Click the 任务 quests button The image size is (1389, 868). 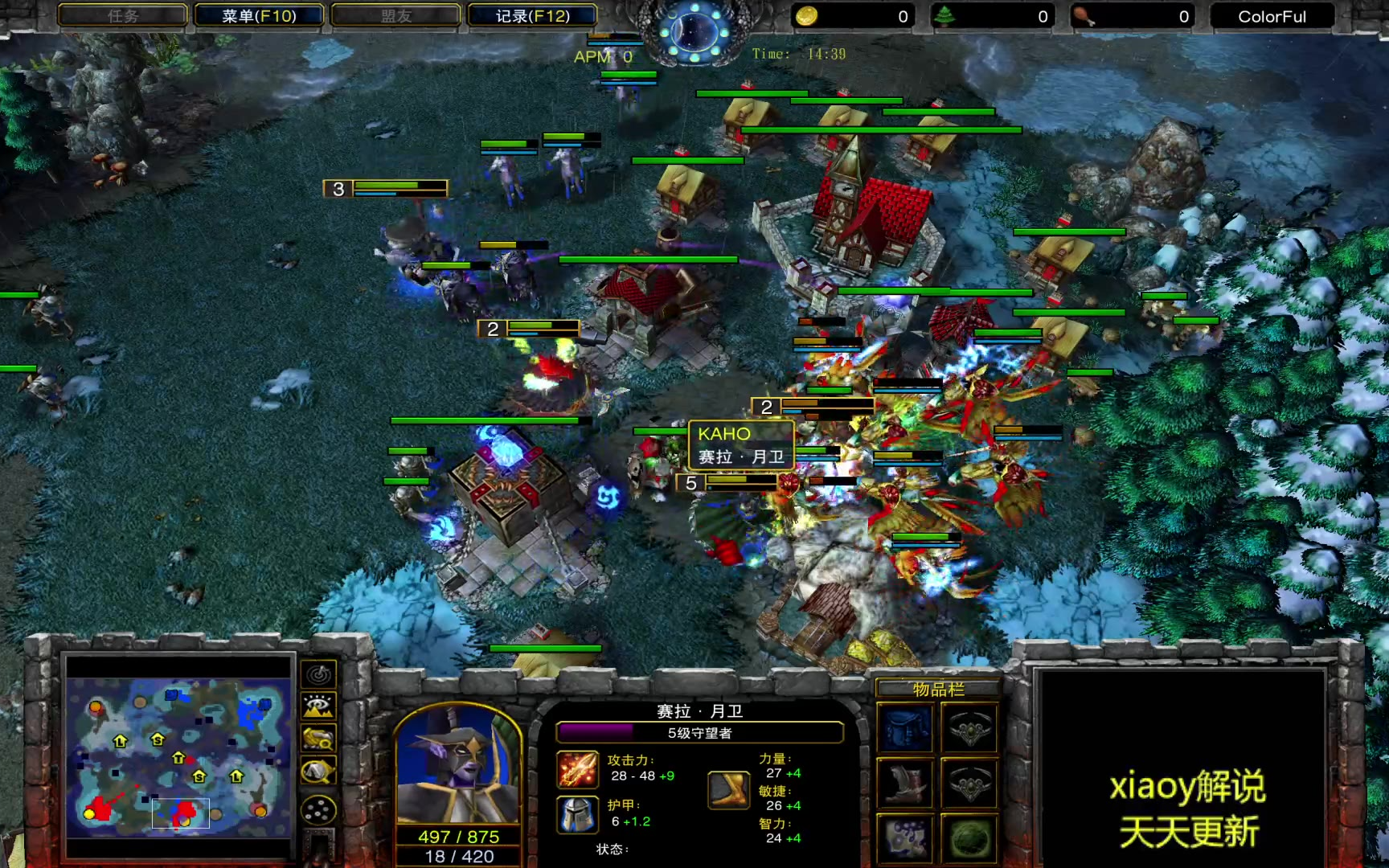point(123,16)
